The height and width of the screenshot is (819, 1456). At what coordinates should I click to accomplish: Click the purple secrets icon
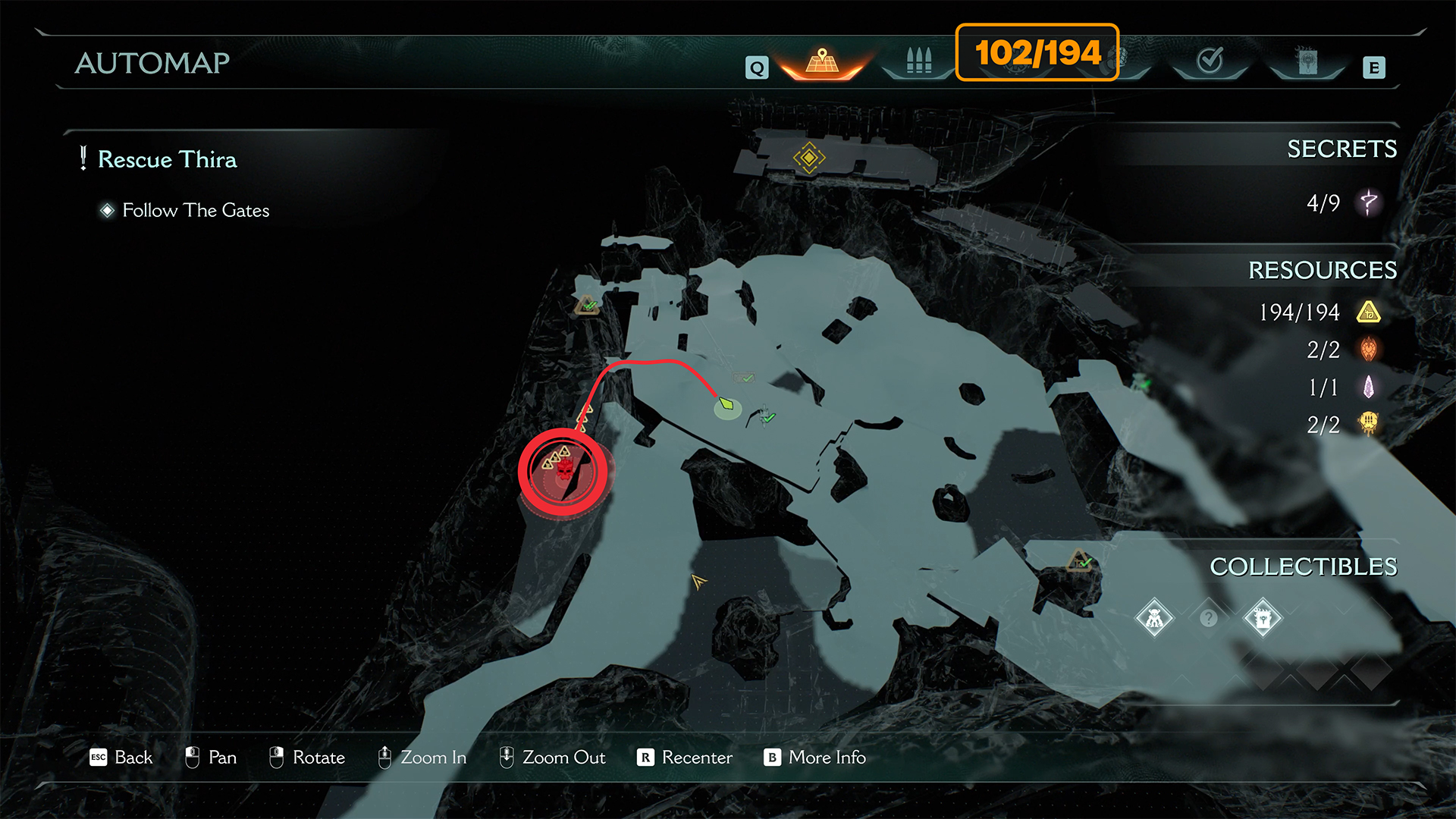click(x=1369, y=202)
